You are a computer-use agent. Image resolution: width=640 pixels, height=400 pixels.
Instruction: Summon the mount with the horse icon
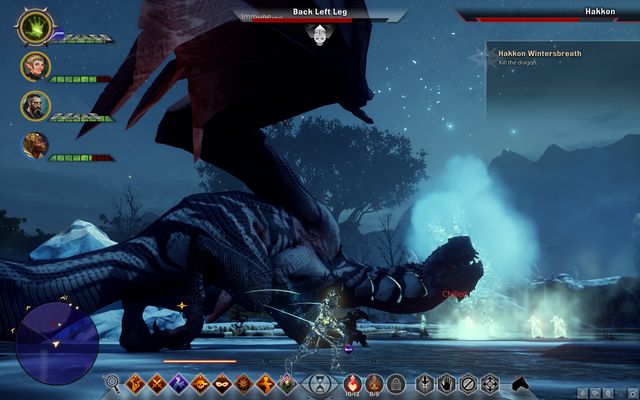pyautogui.click(x=520, y=382)
